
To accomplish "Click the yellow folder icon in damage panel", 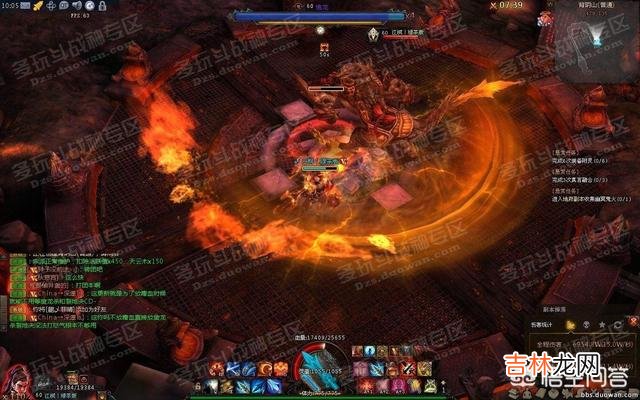I will point(571,325).
